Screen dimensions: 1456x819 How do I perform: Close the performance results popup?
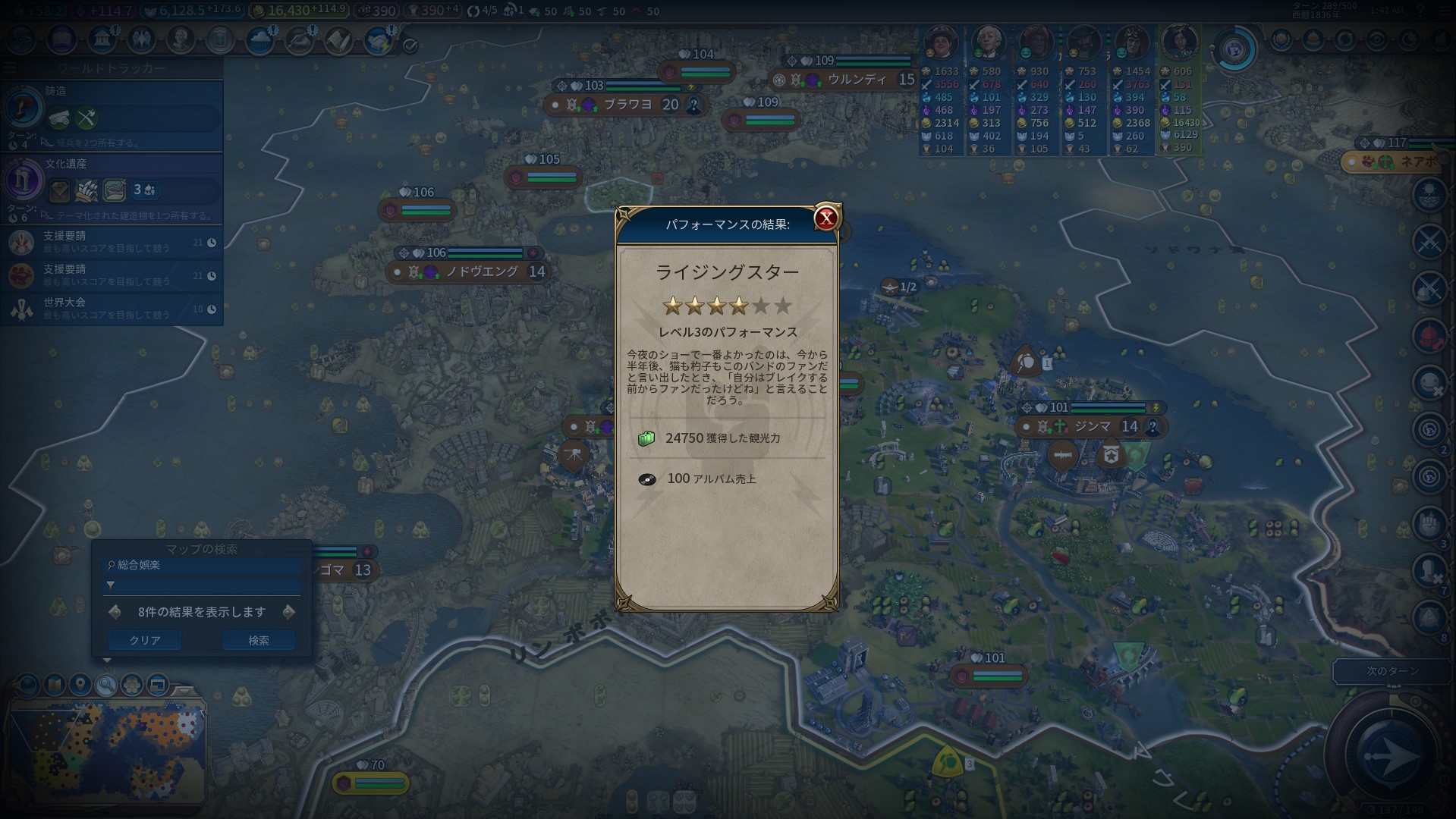click(x=825, y=218)
